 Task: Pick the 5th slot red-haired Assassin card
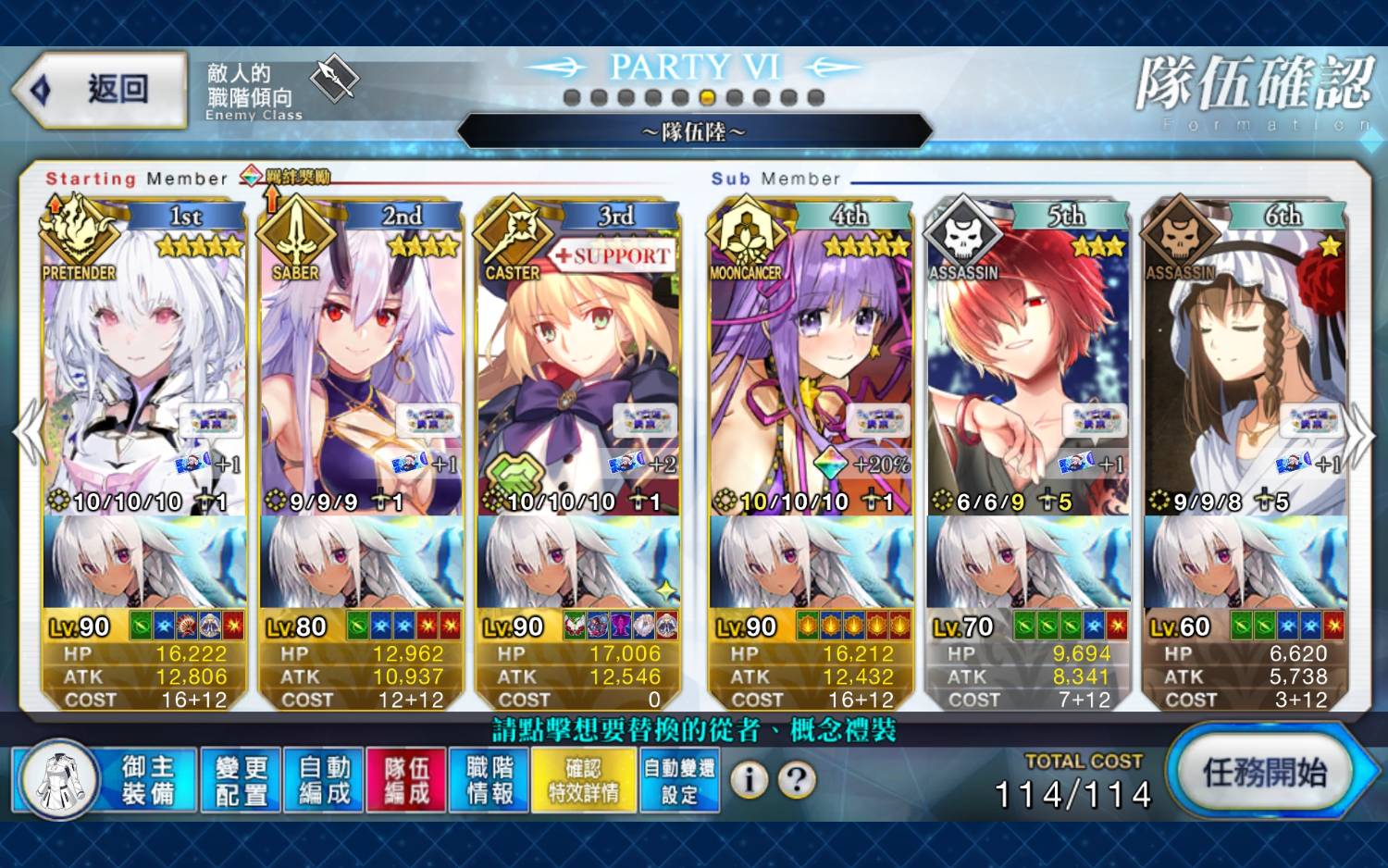coord(1027,370)
